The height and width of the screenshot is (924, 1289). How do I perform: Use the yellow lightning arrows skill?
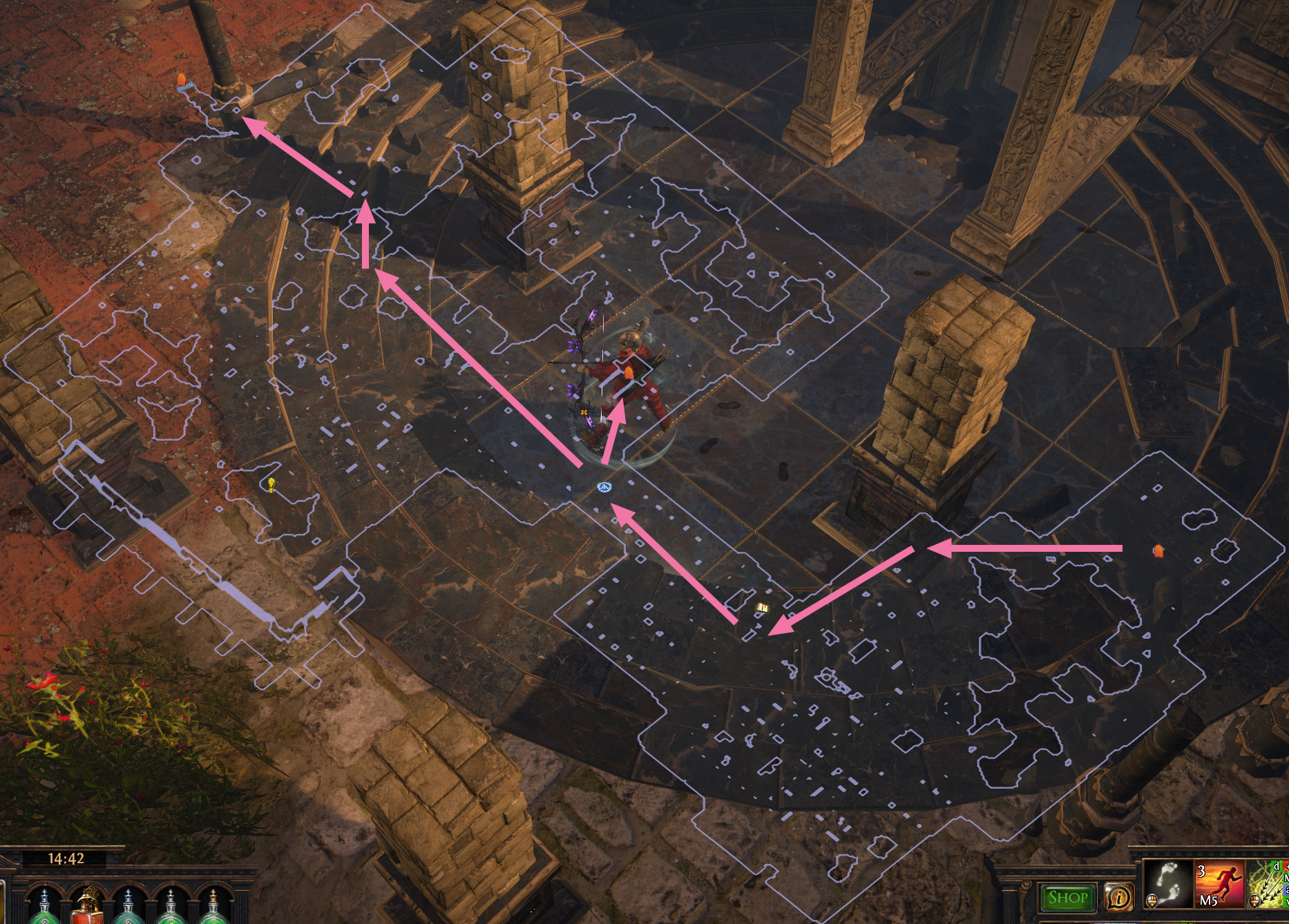pyautogui.click(x=1268, y=883)
